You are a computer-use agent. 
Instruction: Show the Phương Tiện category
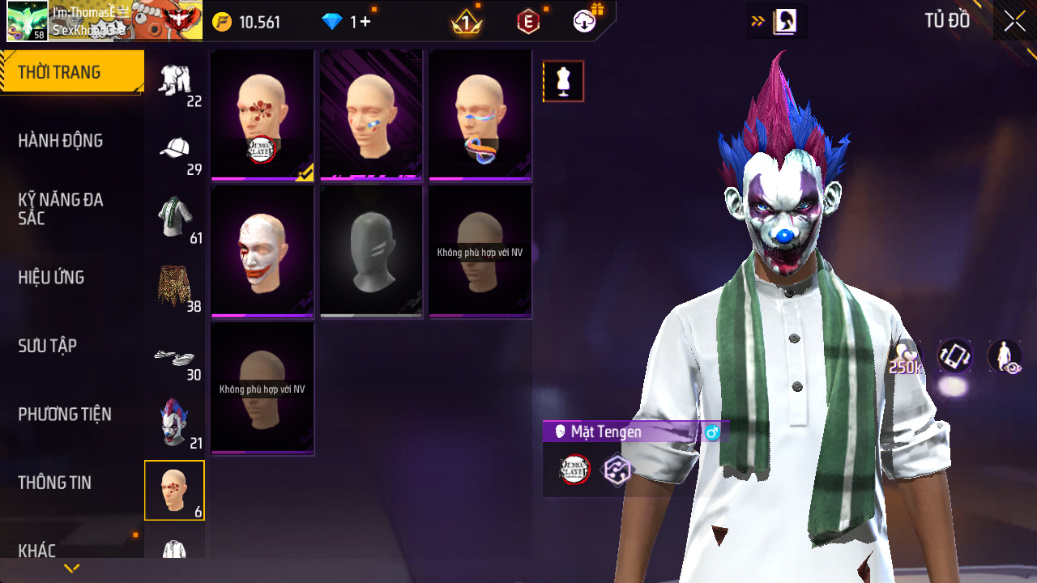point(65,414)
